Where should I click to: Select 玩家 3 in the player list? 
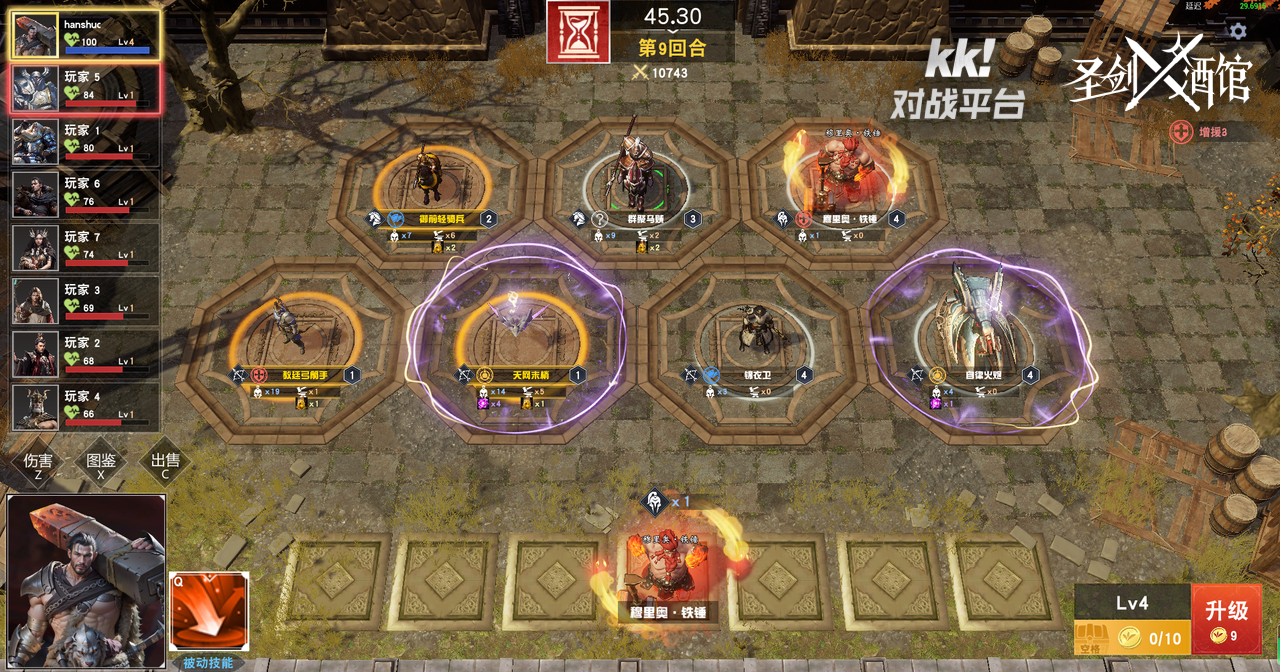tap(85, 301)
